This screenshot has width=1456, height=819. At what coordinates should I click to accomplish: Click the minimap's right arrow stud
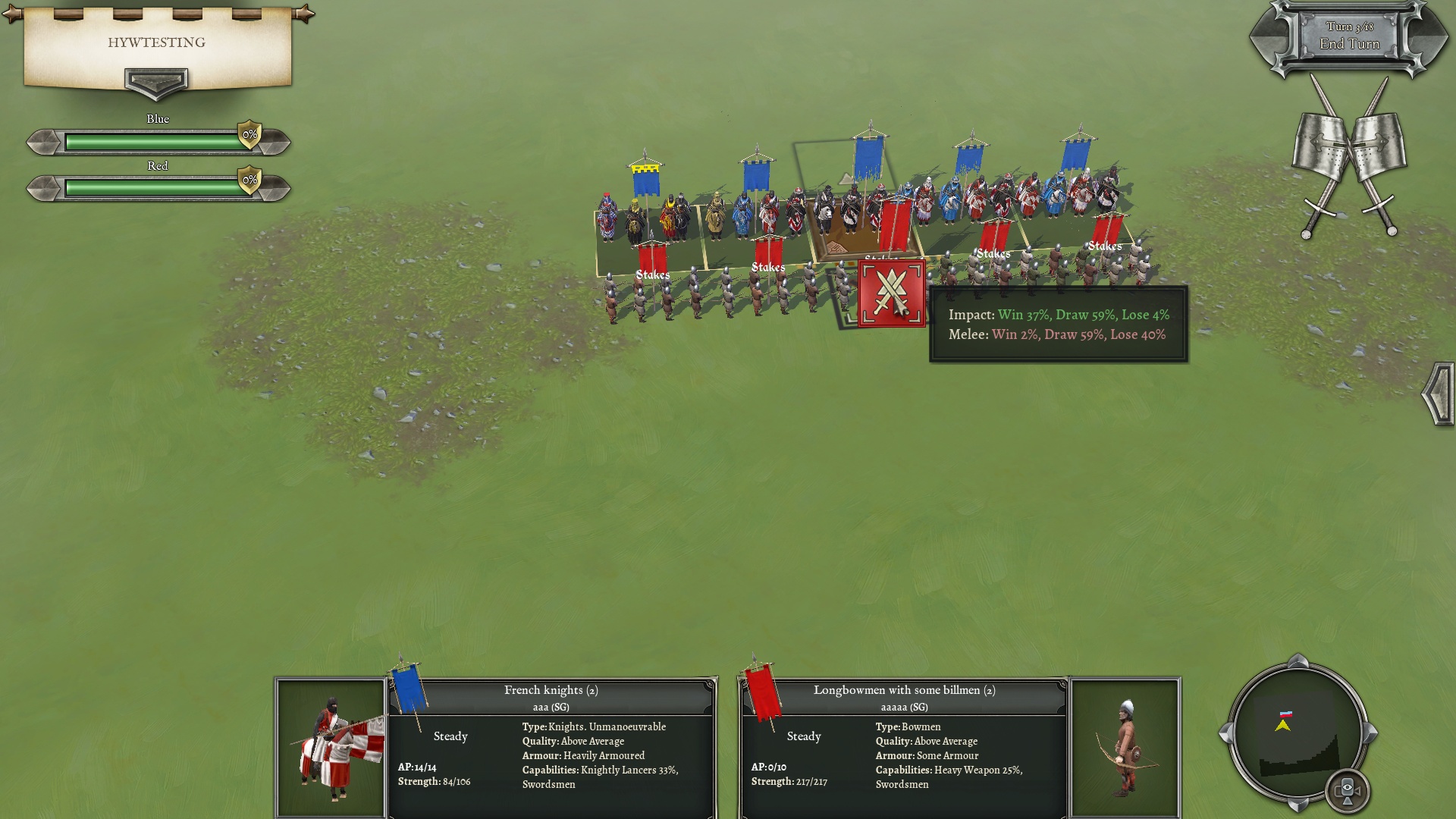[1371, 733]
